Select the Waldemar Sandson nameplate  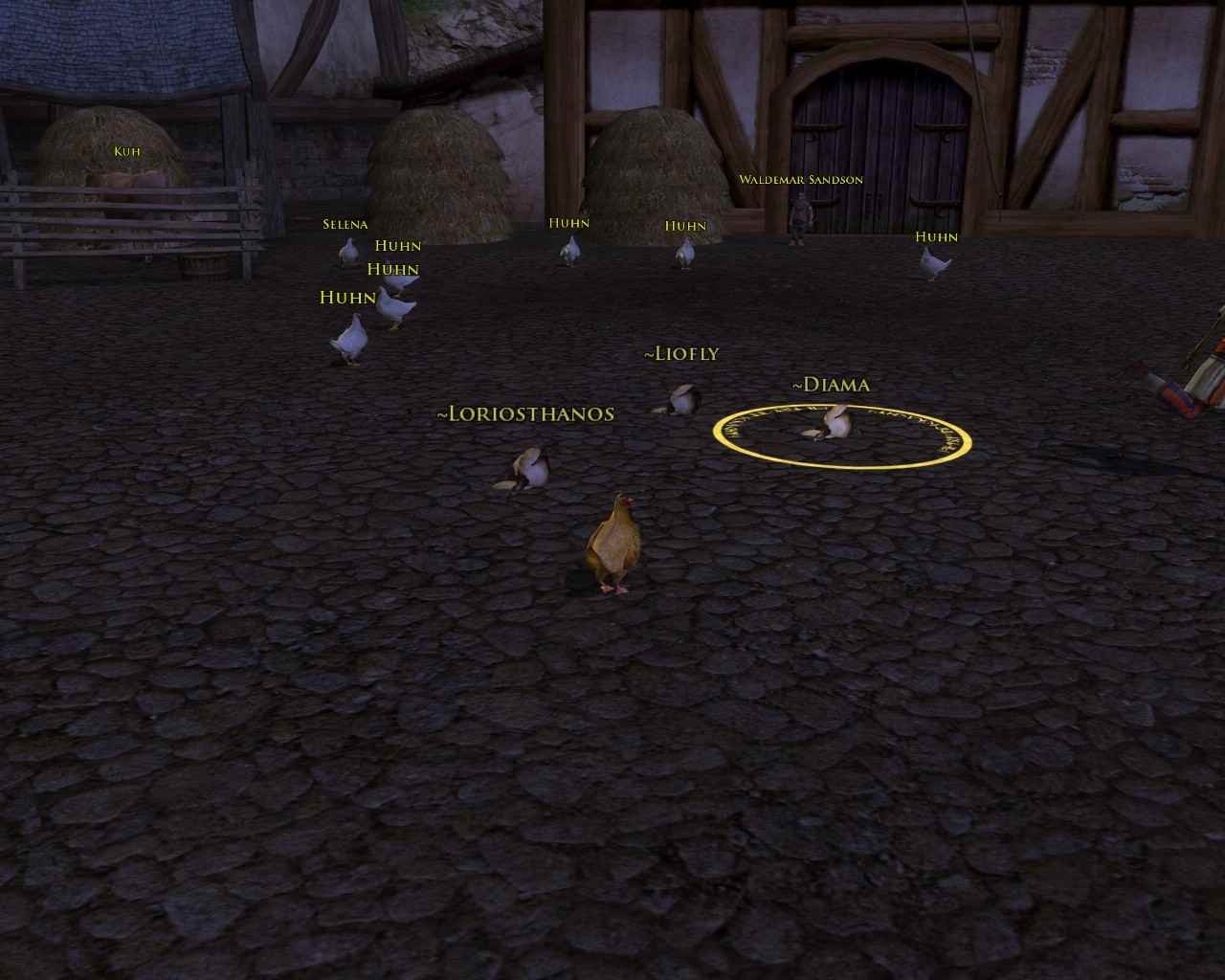click(800, 180)
